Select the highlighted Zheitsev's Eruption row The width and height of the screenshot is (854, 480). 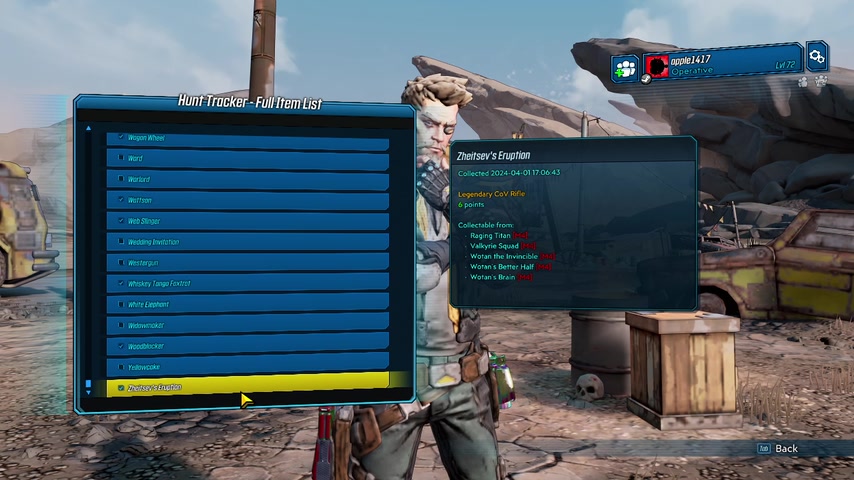[x=247, y=387]
